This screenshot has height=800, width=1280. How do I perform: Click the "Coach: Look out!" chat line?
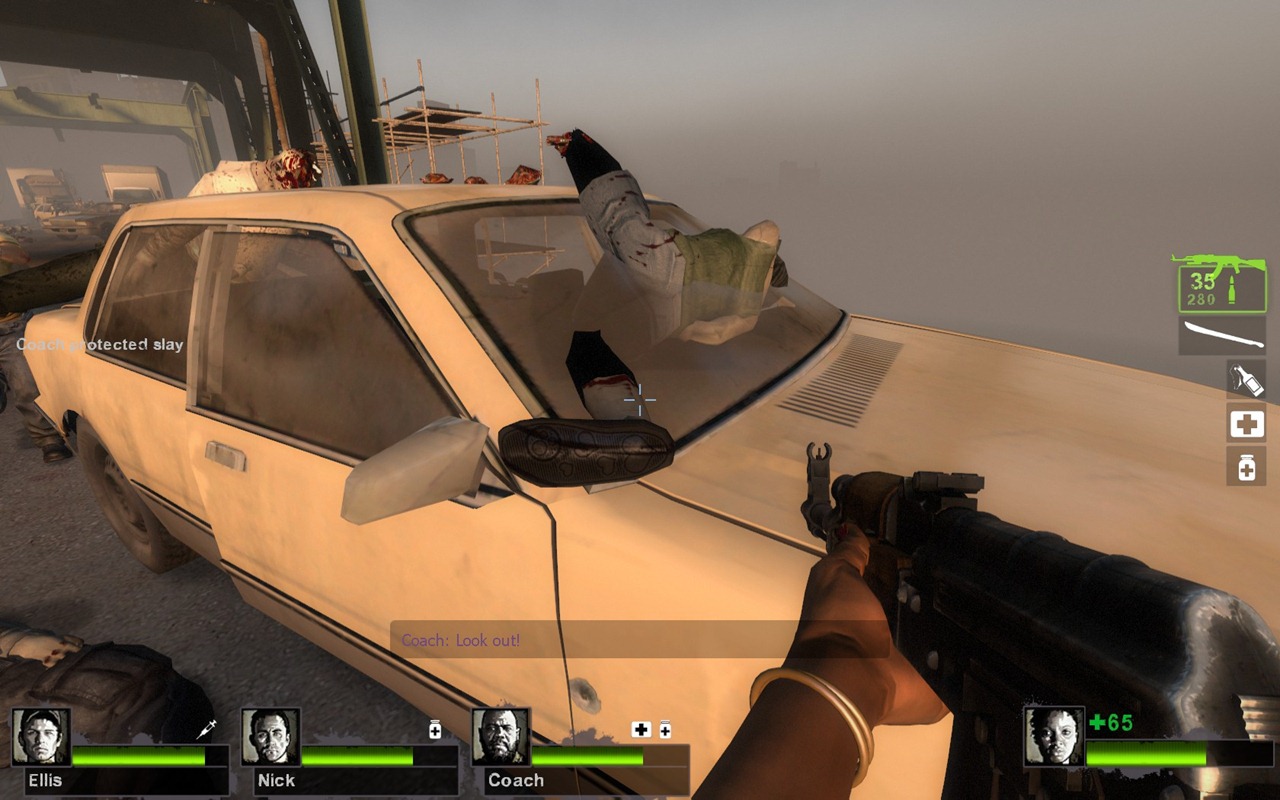461,640
